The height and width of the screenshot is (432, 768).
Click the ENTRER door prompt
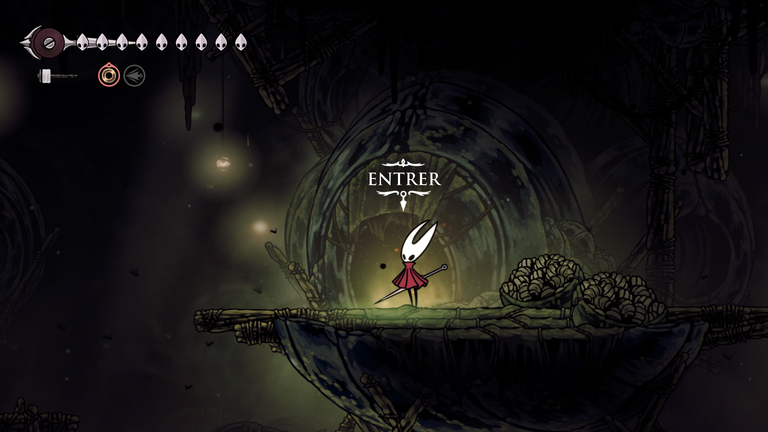click(x=403, y=179)
